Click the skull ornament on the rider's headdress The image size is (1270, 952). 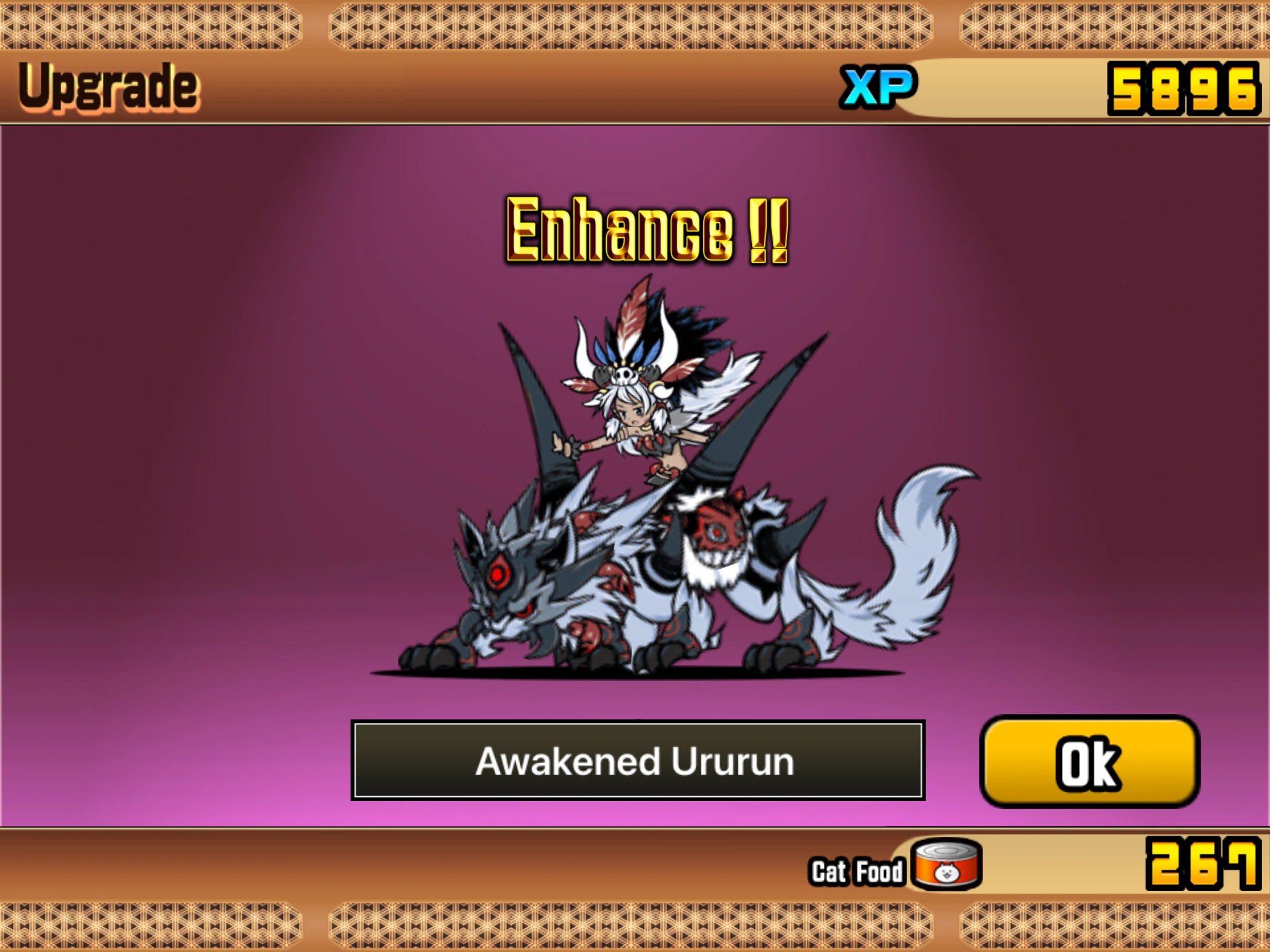626,376
